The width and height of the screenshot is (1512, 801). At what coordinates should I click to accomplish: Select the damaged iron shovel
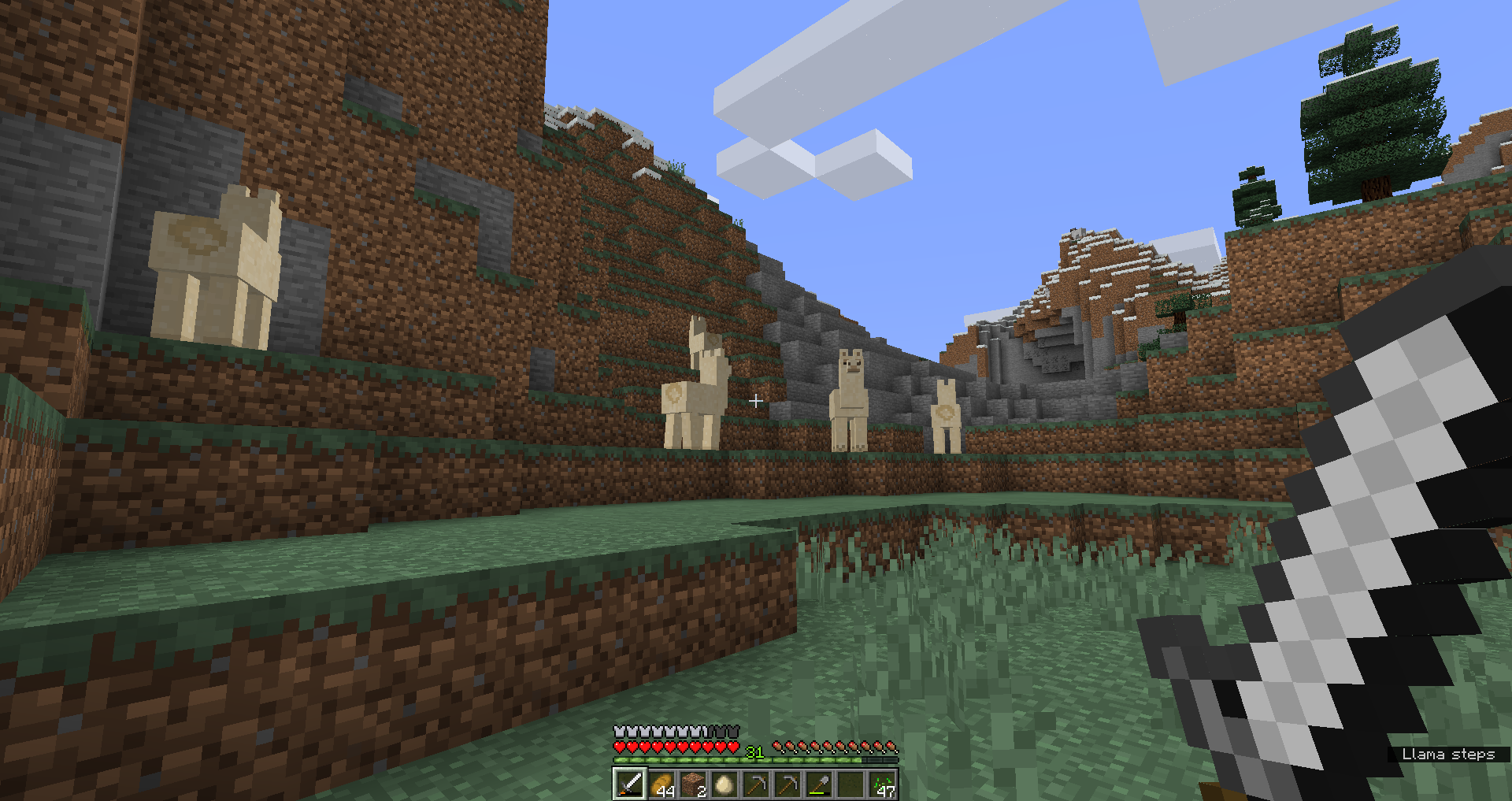(821, 785)
